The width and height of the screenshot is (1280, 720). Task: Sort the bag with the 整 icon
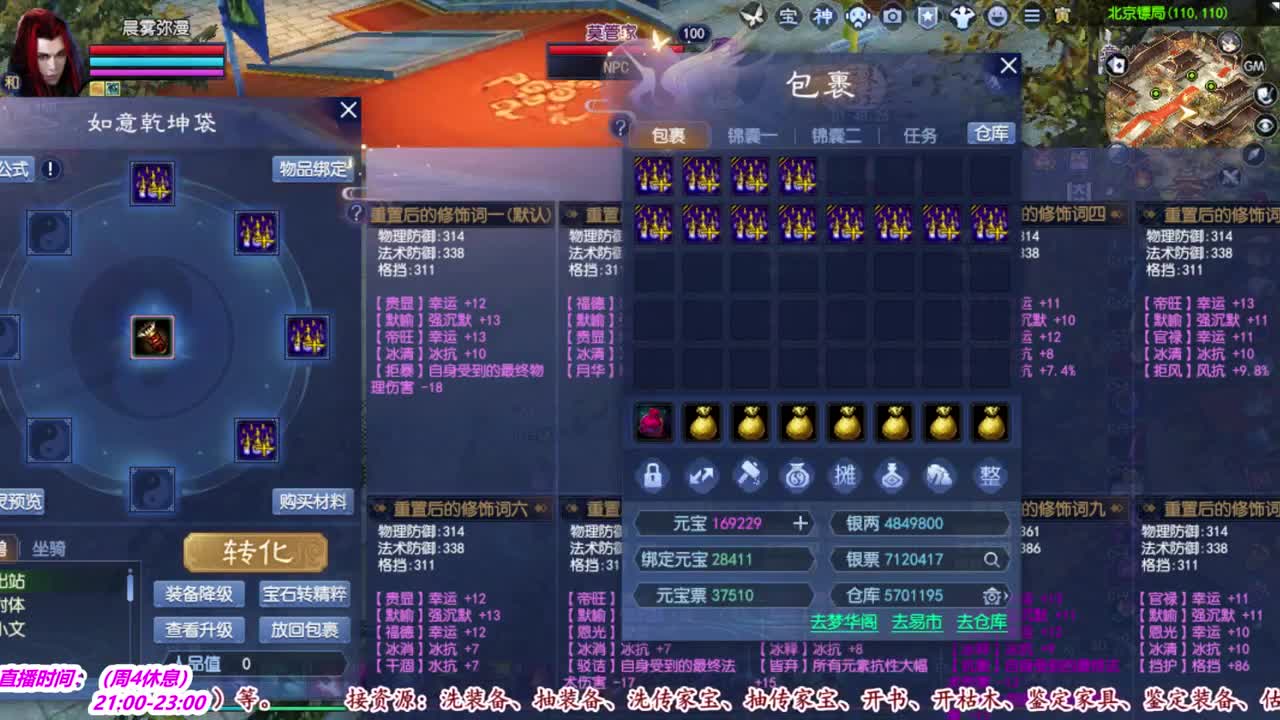989,476
